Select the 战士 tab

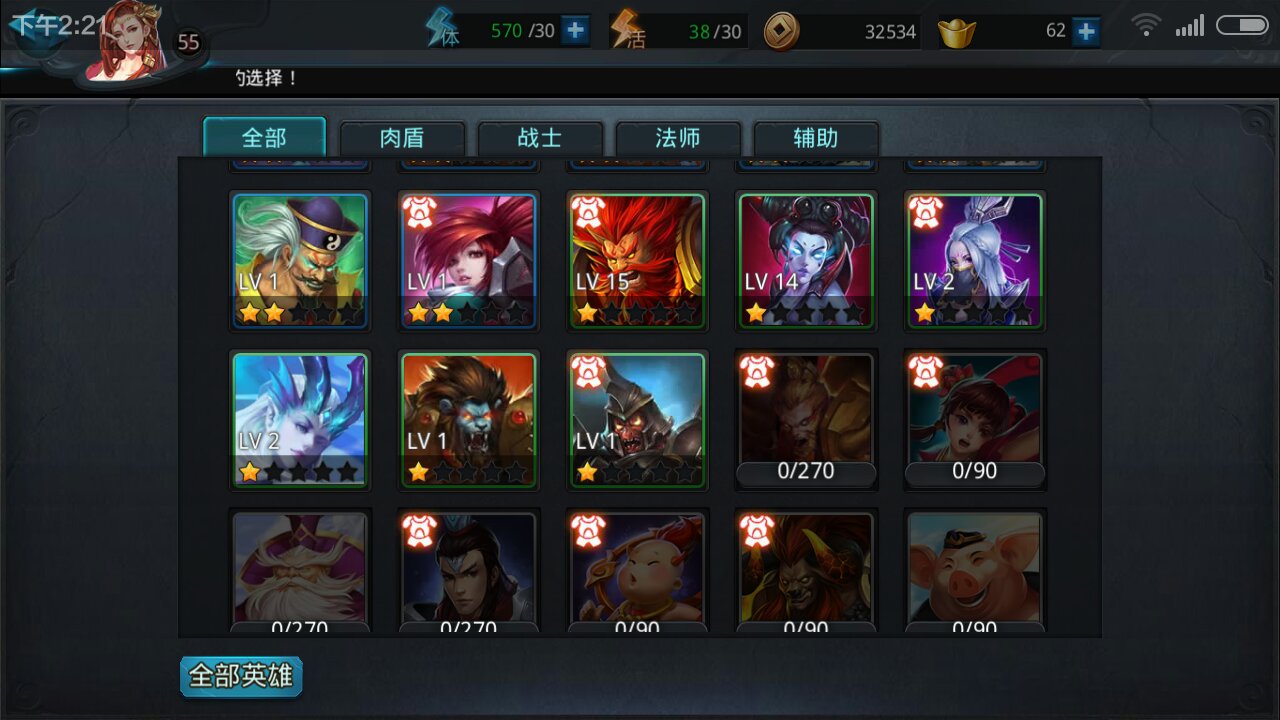coord(540,138)
